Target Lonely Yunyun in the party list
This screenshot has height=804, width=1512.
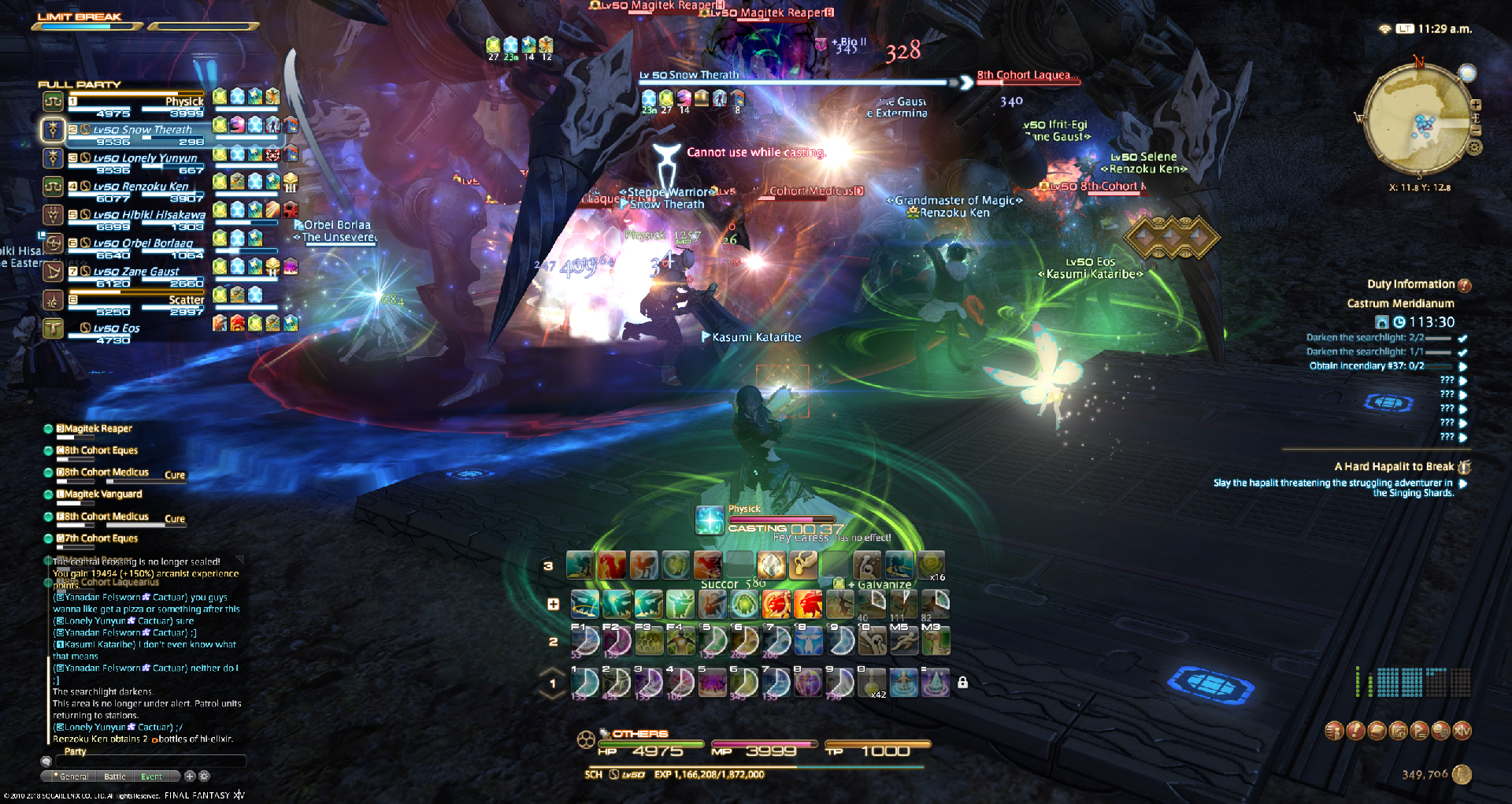pos(145,158)
